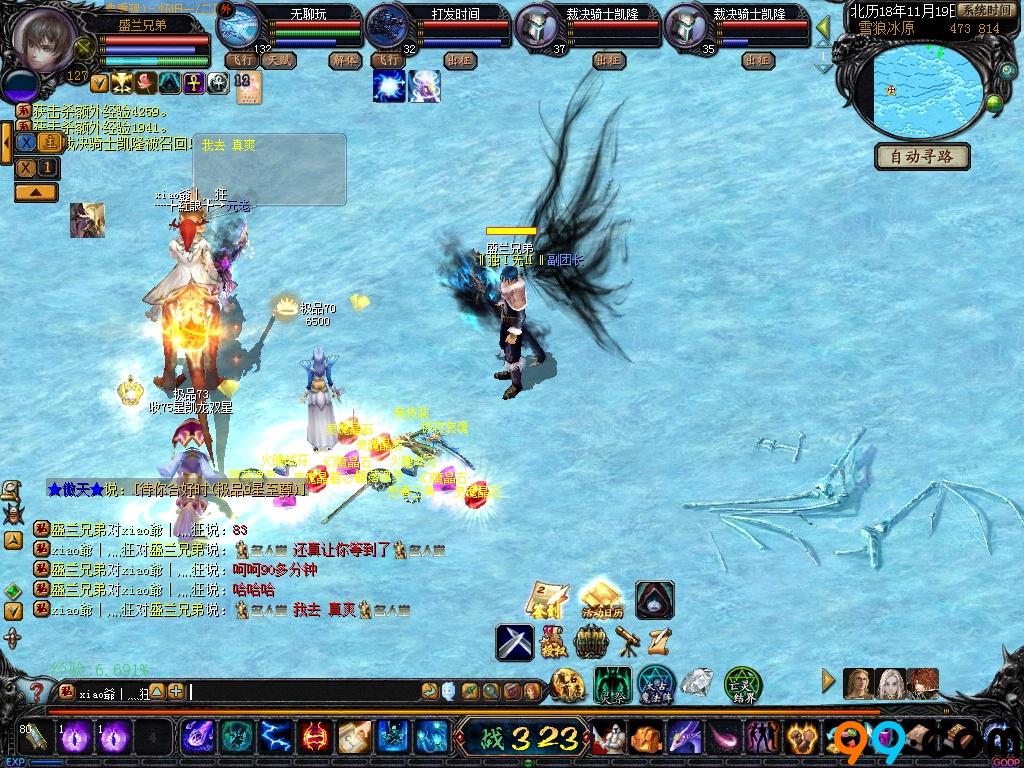Viewport: 1024px width, 768px height.
Task: Activate the blue lightning bolt skill
Action: 275,738
